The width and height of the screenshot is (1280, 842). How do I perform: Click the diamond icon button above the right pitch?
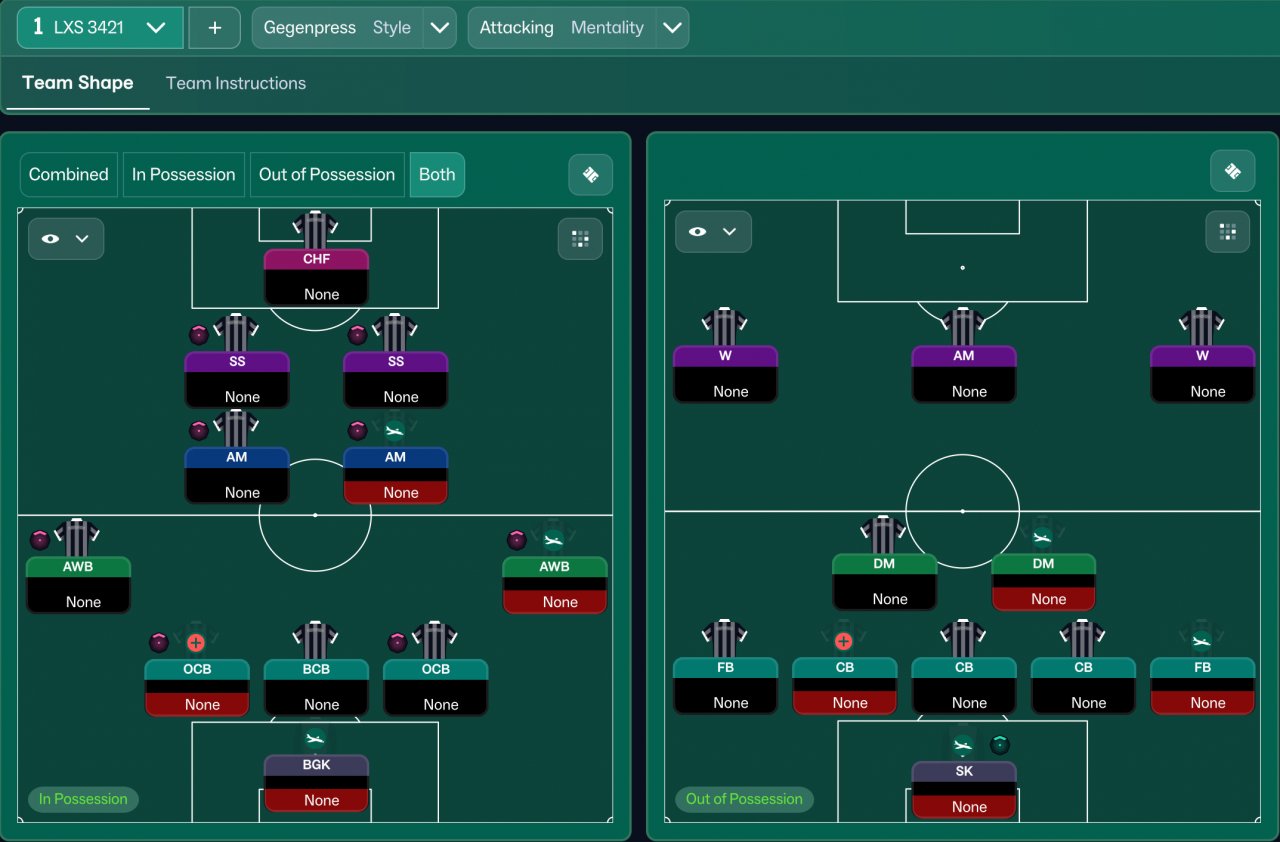(x=1232, y=172)
